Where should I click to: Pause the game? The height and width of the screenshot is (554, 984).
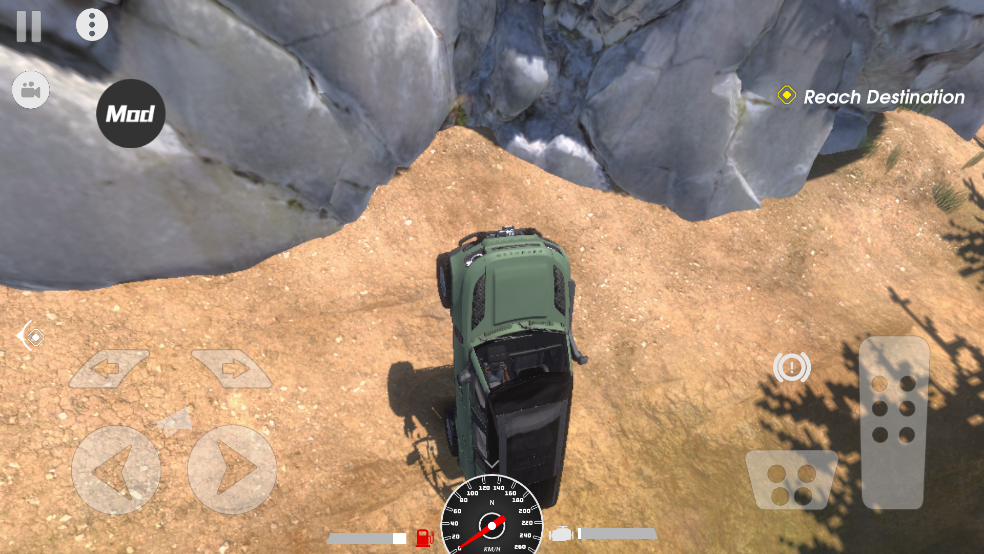pos(29,26)
